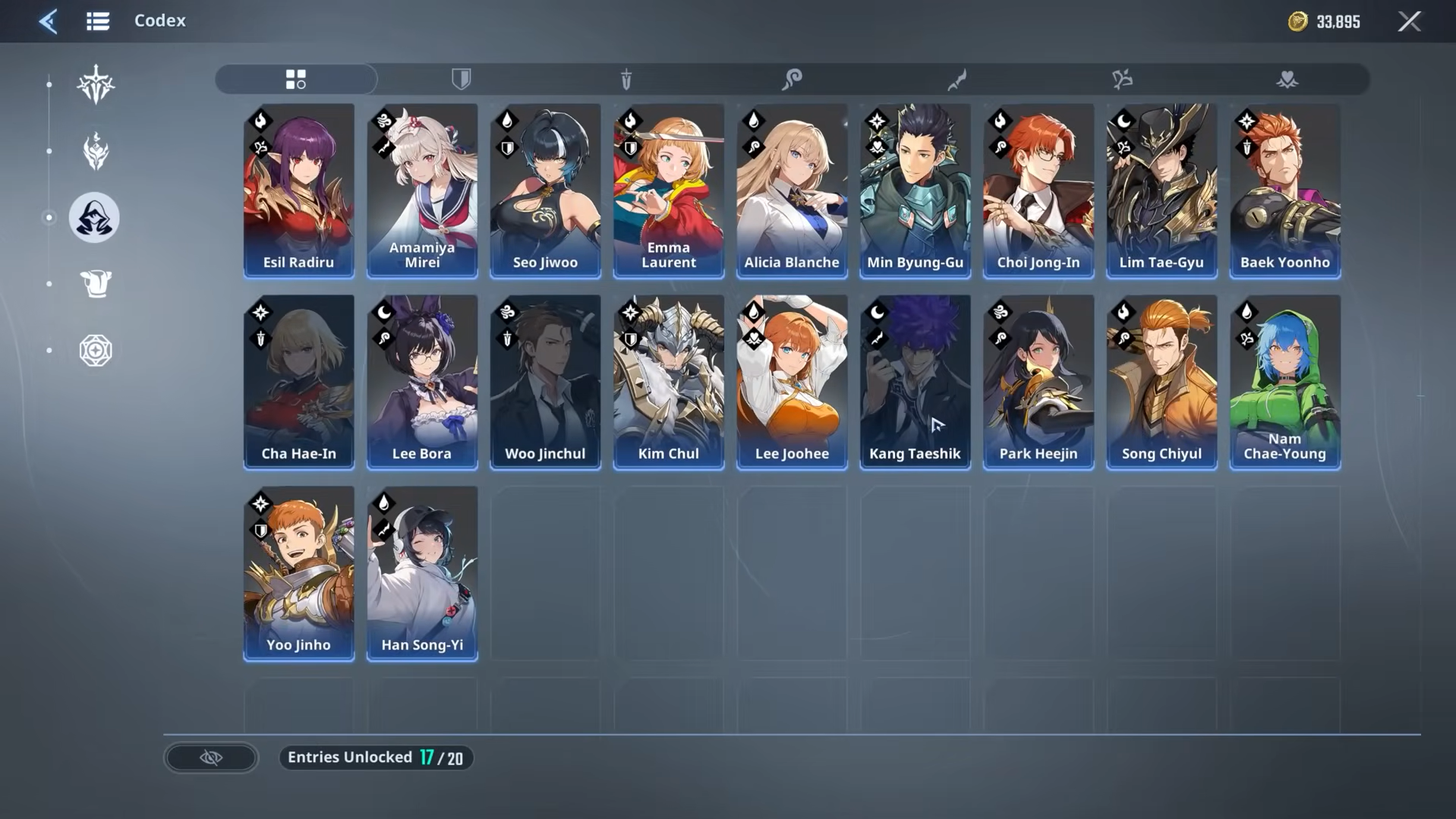1456x819 pixels.
Task: Open Baek Yoonho's entry
Action: (1284, 191)
